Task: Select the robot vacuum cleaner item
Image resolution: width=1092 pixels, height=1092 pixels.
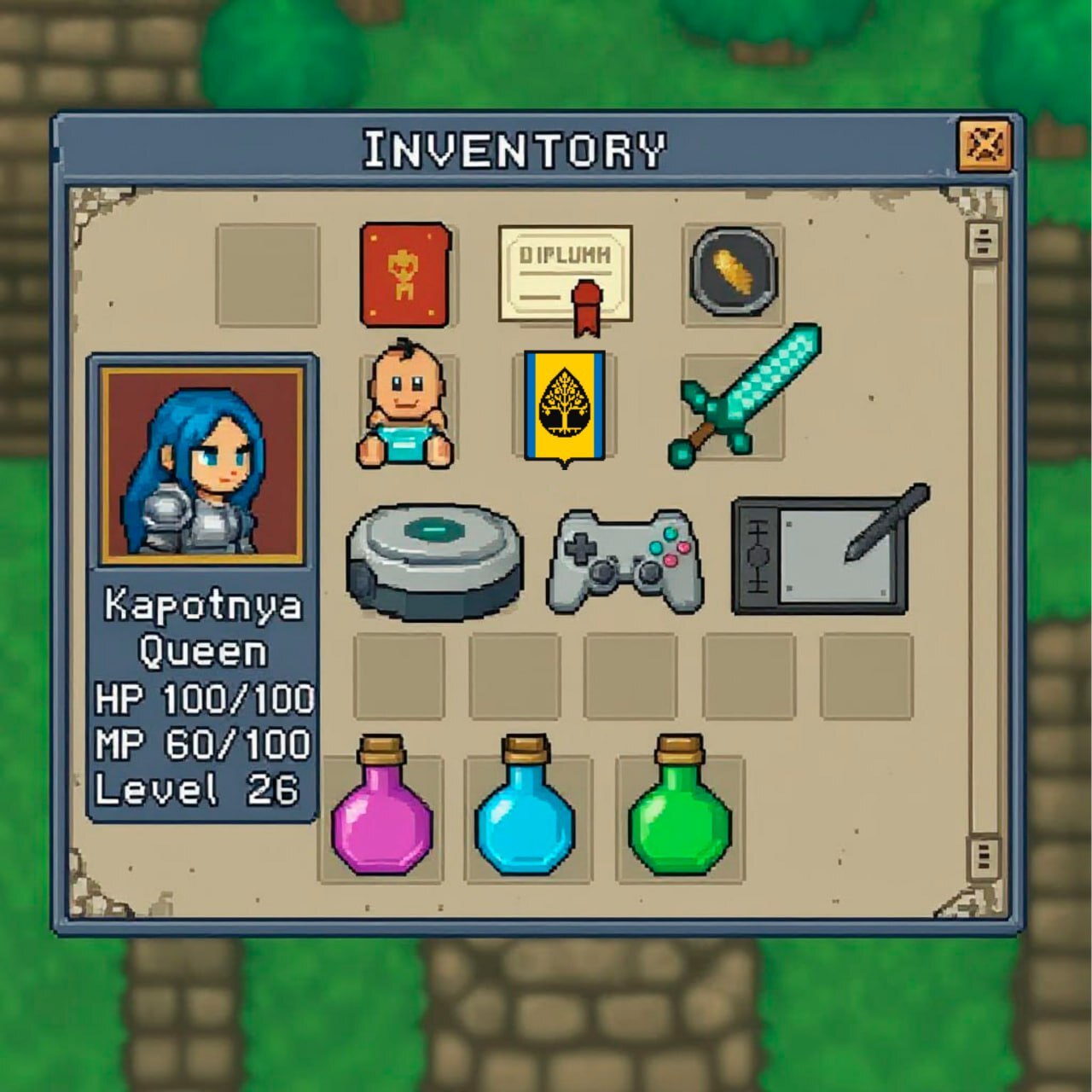Action: click(434, 561)
